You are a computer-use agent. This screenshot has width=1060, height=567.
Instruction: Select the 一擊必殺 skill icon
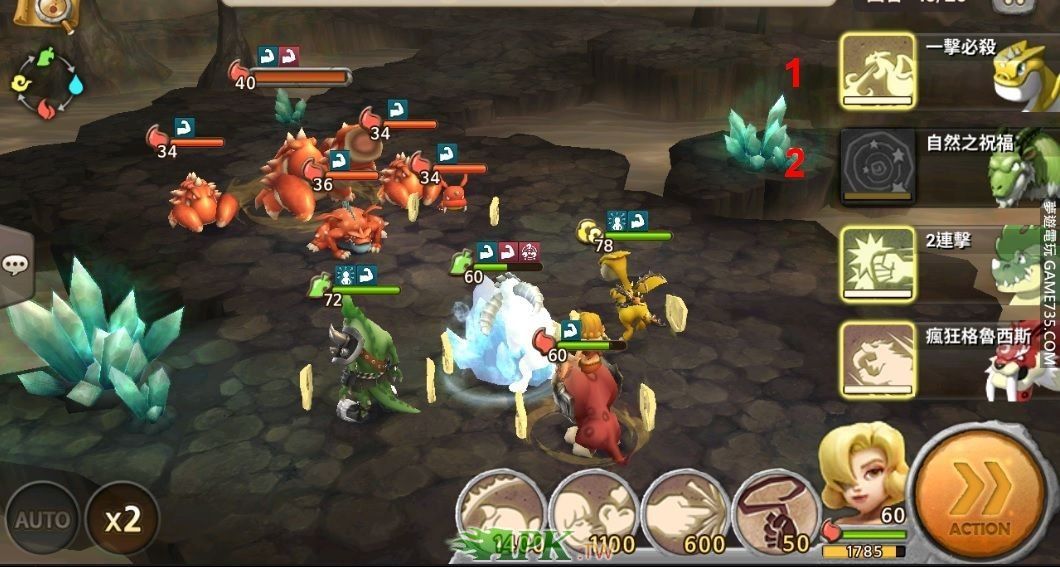(x=878, y=70)
